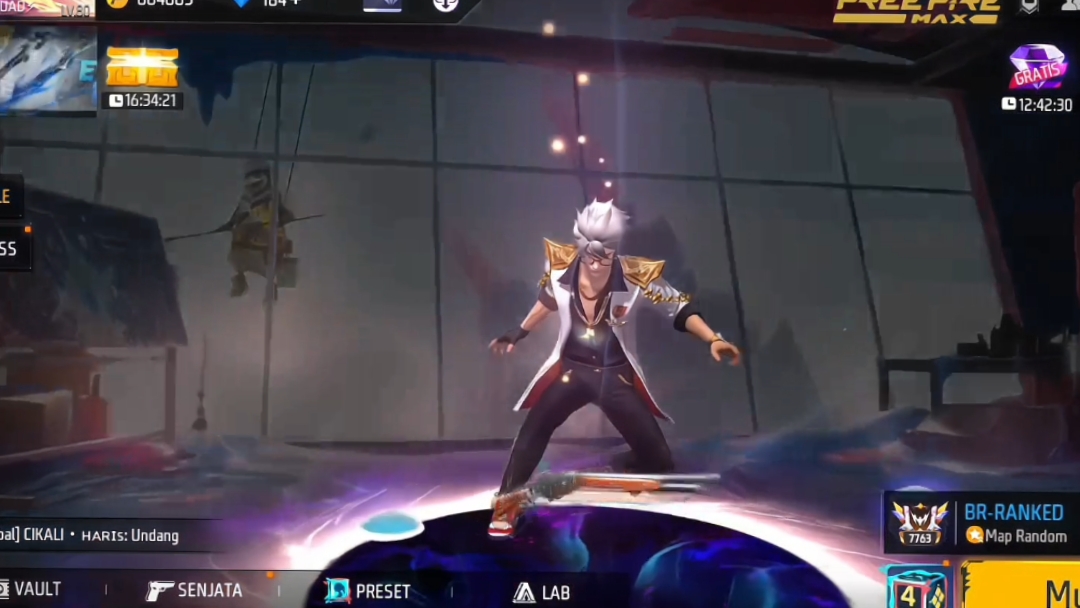Open the Preset menu
The height and width of the screenshot is (608, 1080).
368,591
